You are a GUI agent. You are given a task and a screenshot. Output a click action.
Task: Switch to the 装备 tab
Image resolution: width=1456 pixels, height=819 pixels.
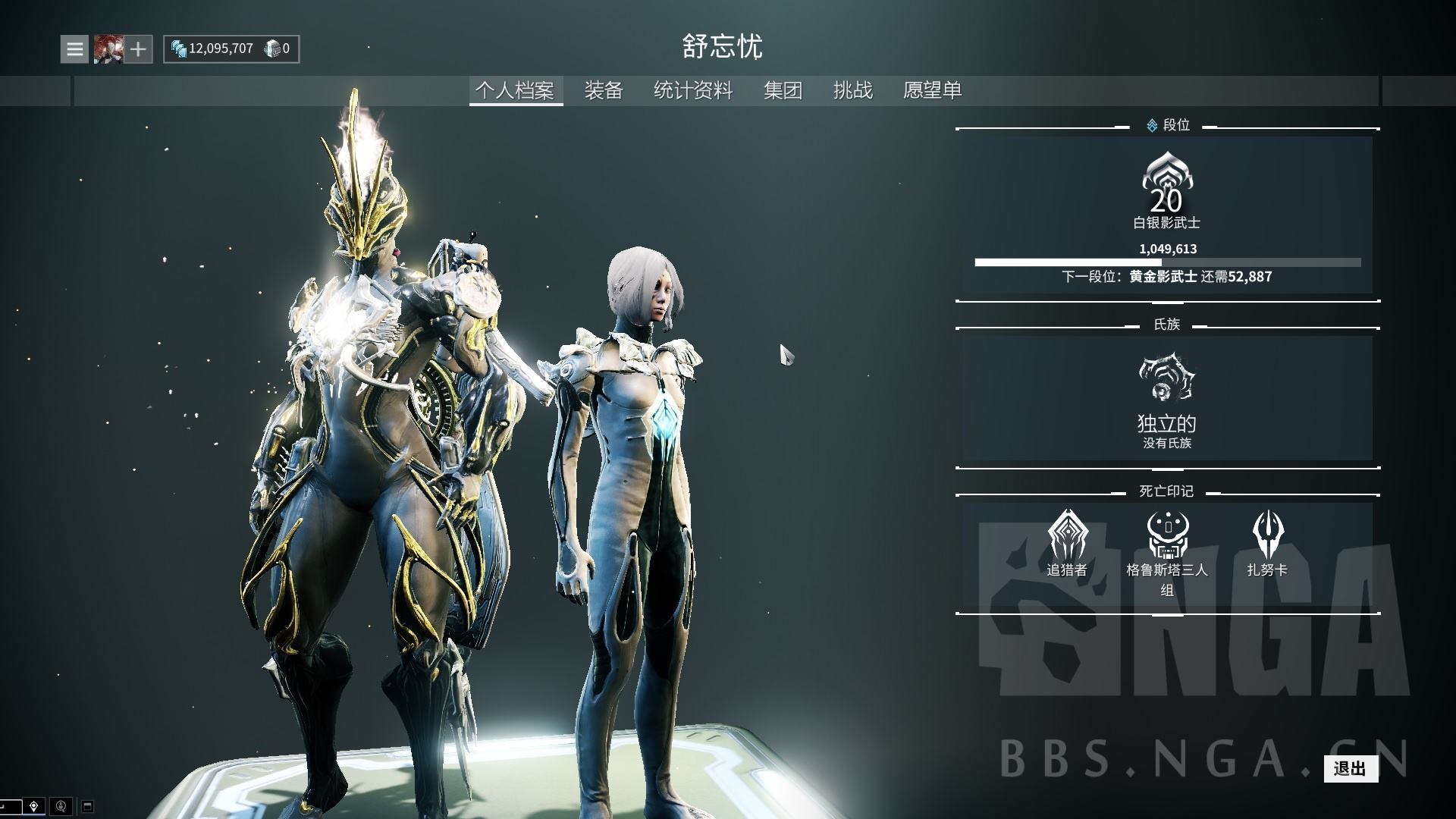pos(604,90)
